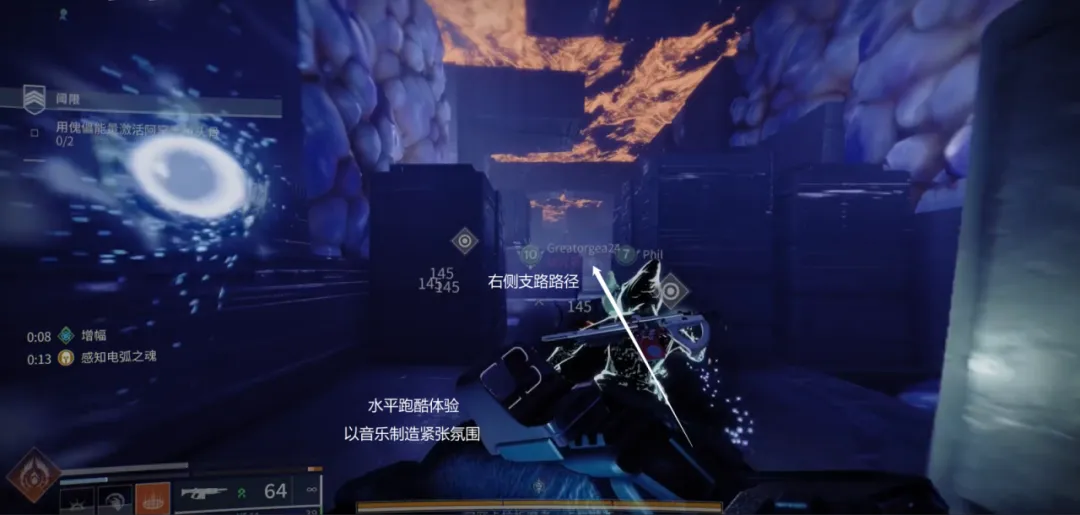Viewport: 1080px width, 515px height.
Task: Select the equipped rifle weapon icon
Action: [x=203, y=492]
